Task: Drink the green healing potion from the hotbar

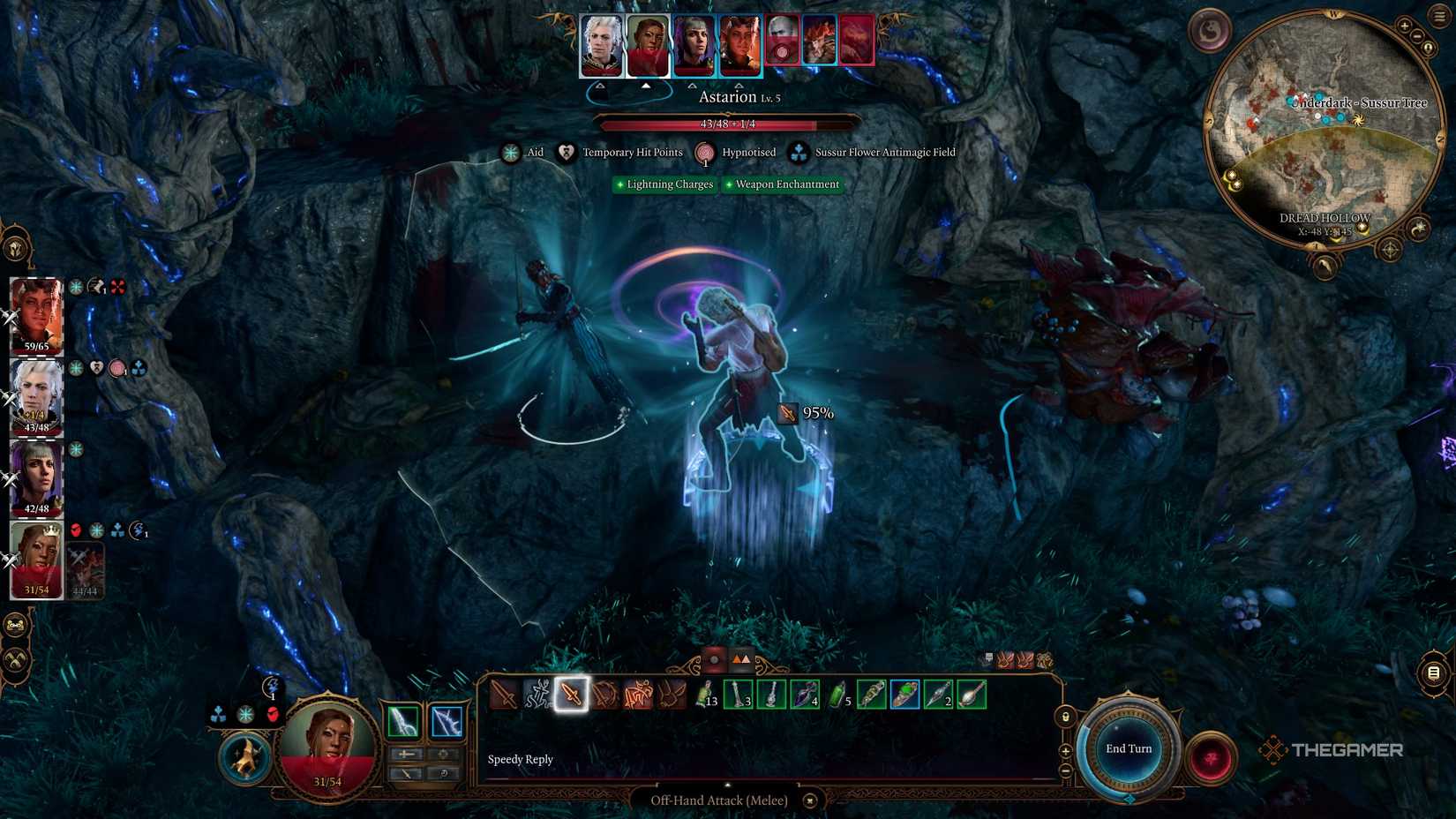Action: 837,695
